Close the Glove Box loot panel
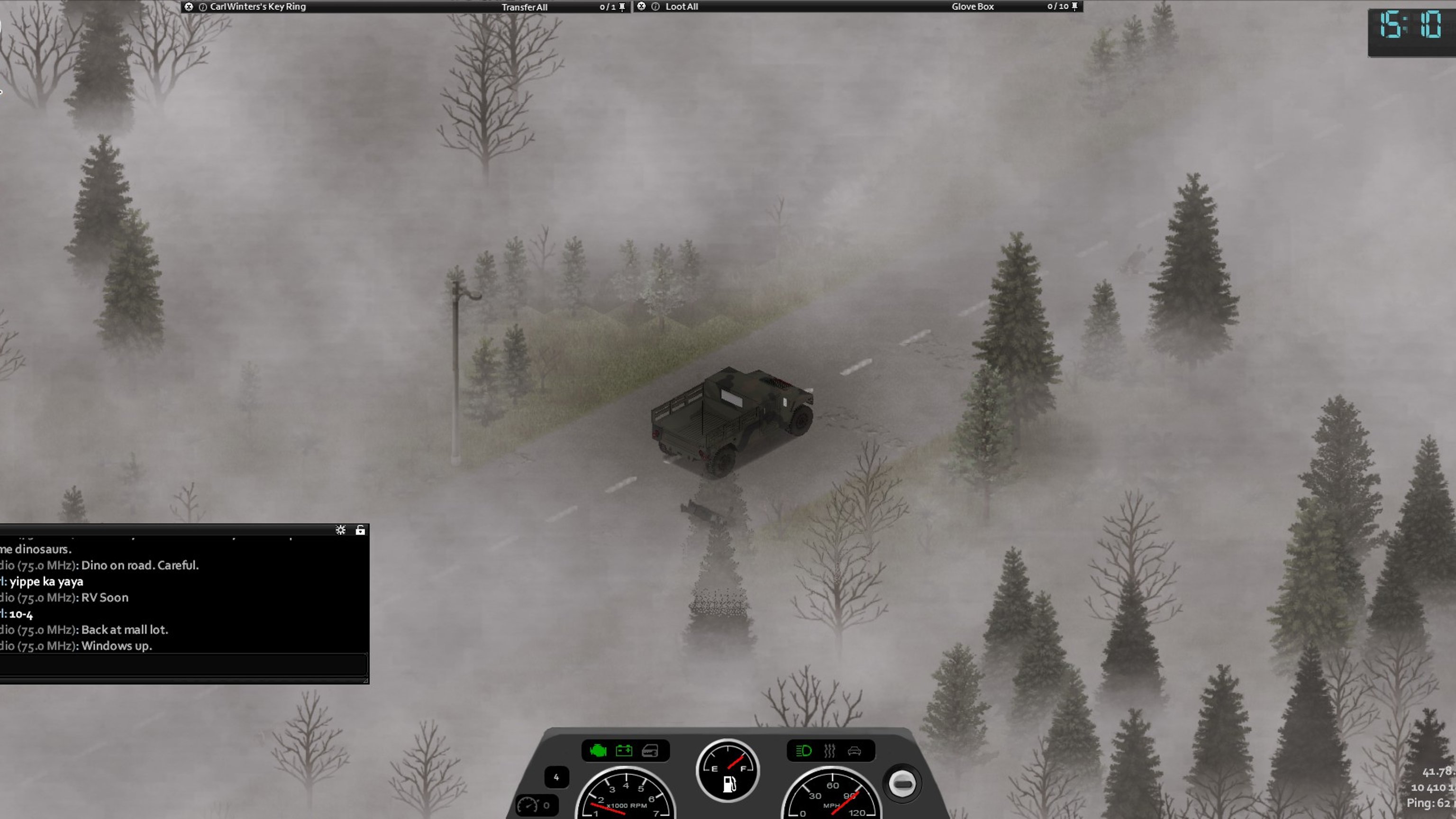 click(x=641, y=6)
